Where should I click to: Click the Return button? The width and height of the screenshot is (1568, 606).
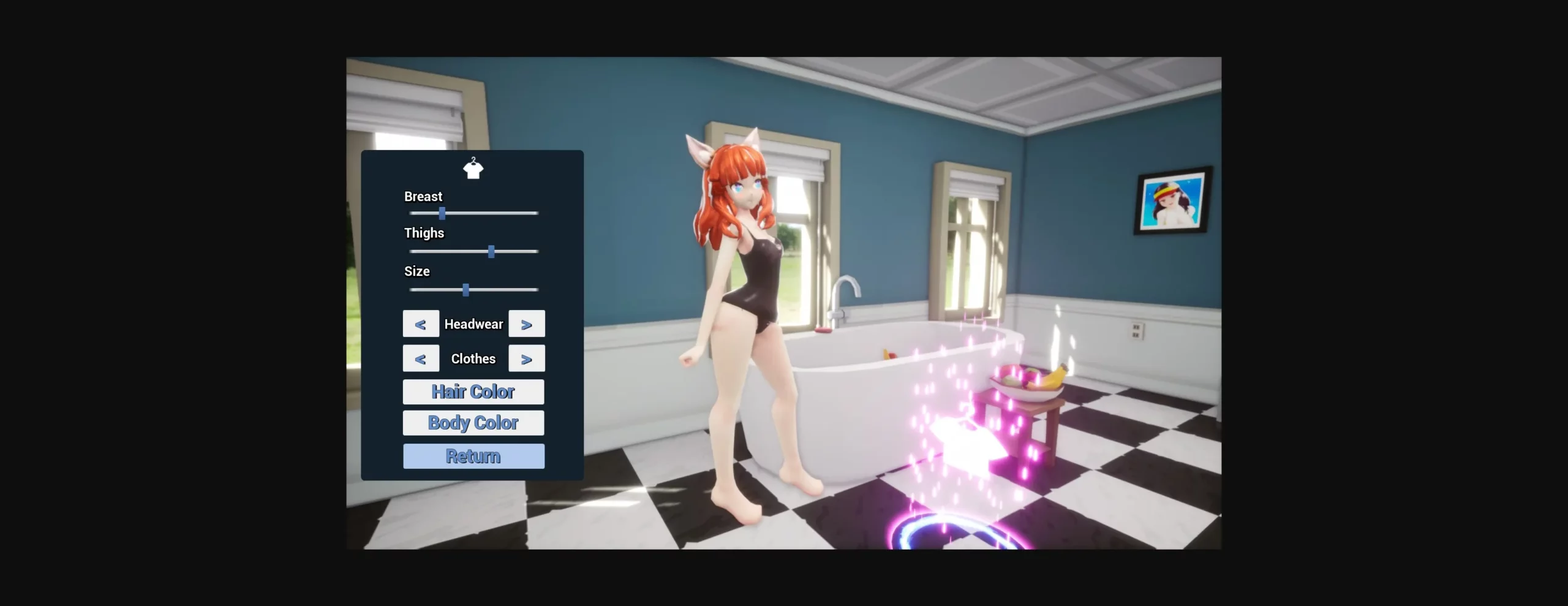pyautogui.click(x=473, y=456)
